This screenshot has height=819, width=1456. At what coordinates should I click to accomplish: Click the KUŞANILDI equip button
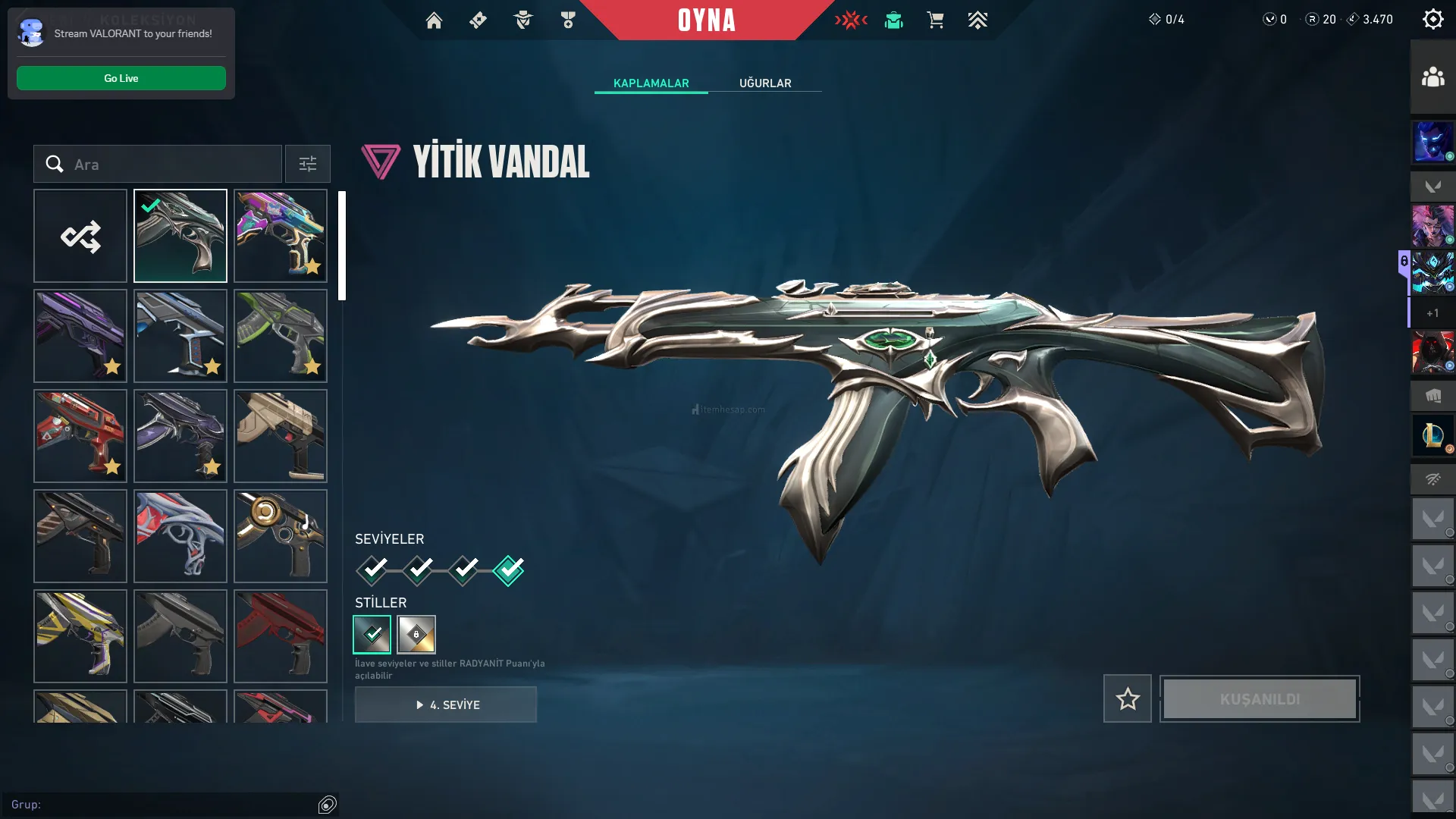click(x=1260, y=698)
